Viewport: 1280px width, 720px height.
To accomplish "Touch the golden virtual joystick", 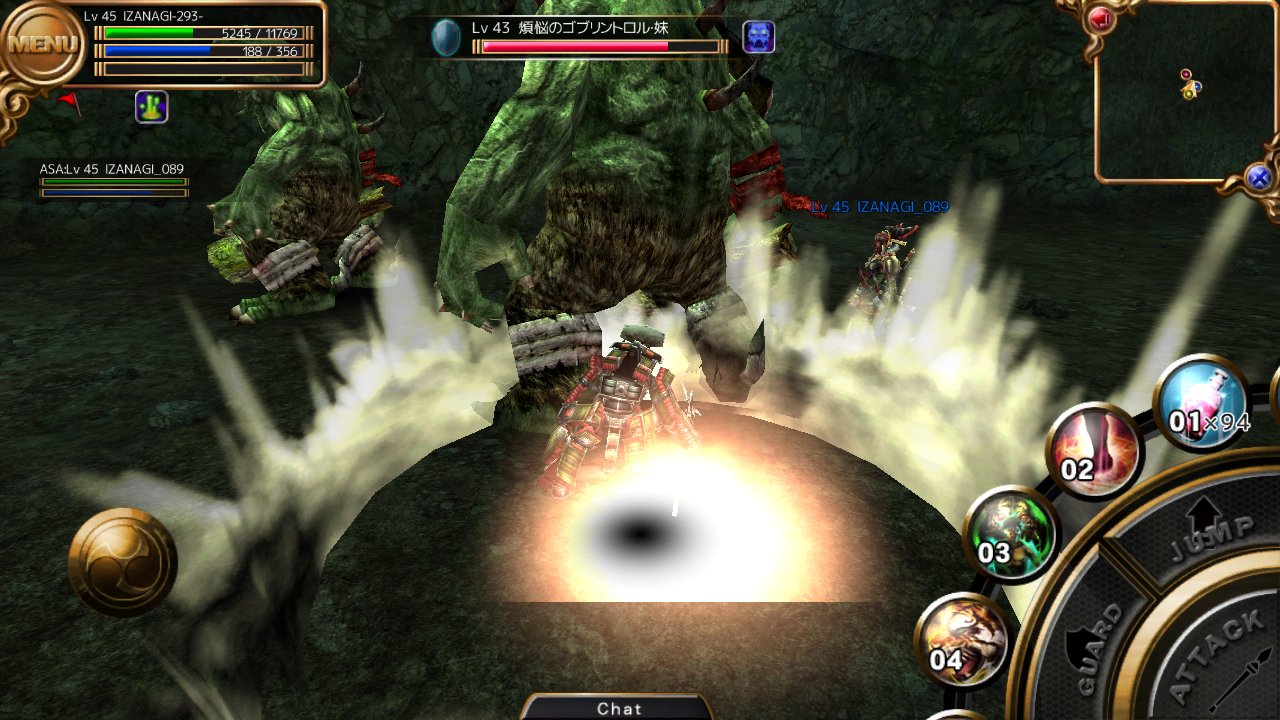I will coord(122,561).
